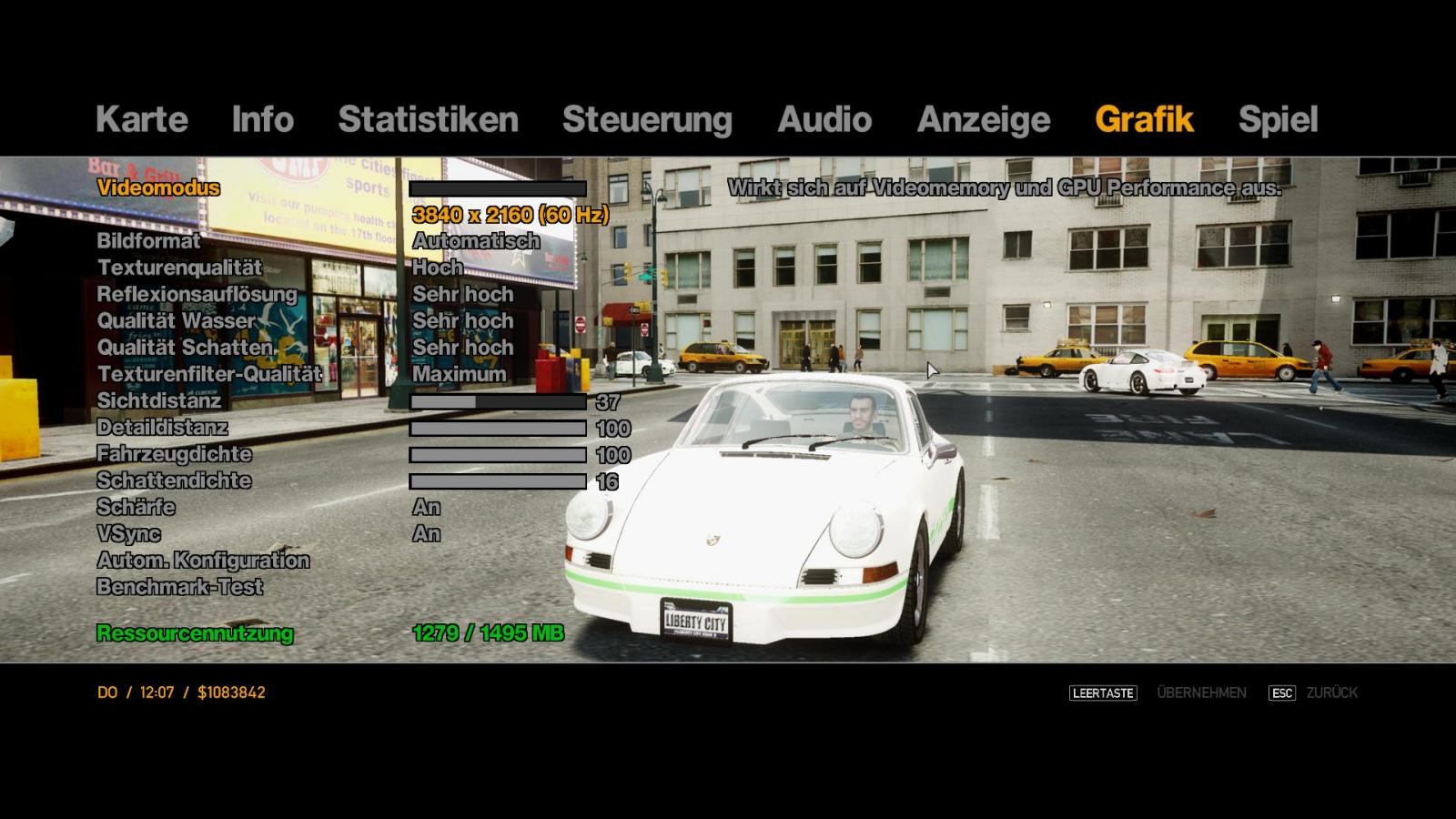Set the Detaildistanz slider
1456x819 pixels.
[x=498, y=428]
